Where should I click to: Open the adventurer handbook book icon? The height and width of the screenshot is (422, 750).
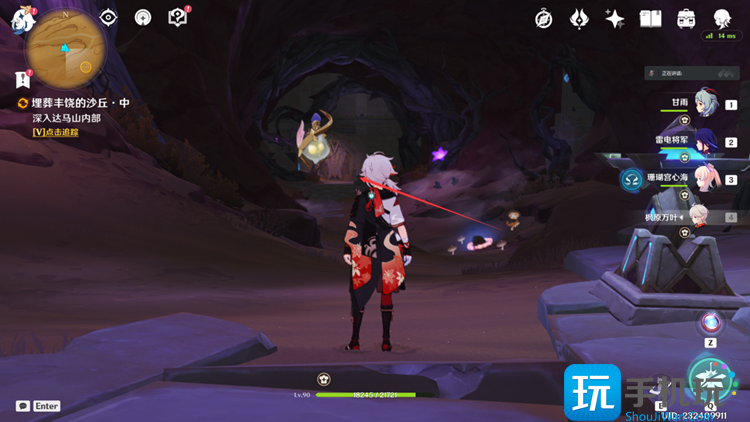[651, 18]
